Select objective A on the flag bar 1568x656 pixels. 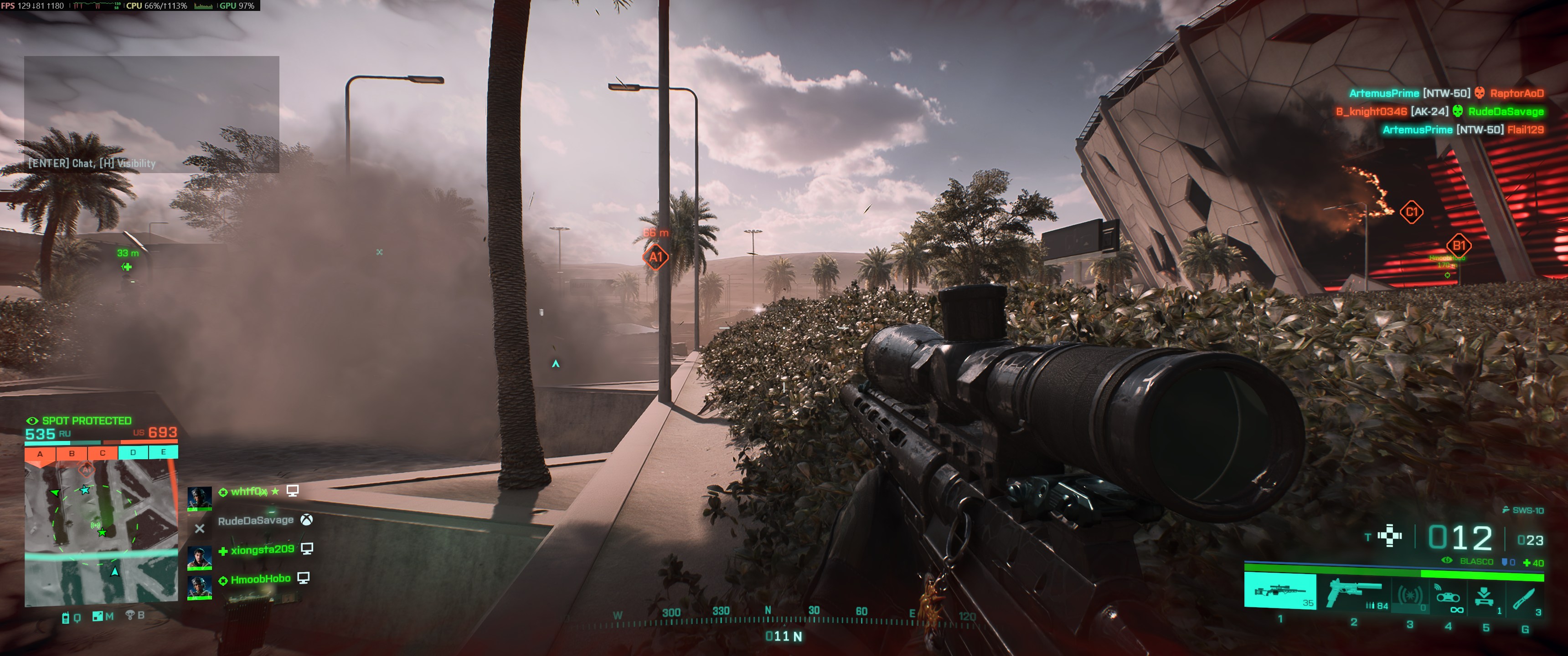tap(40, 453)
